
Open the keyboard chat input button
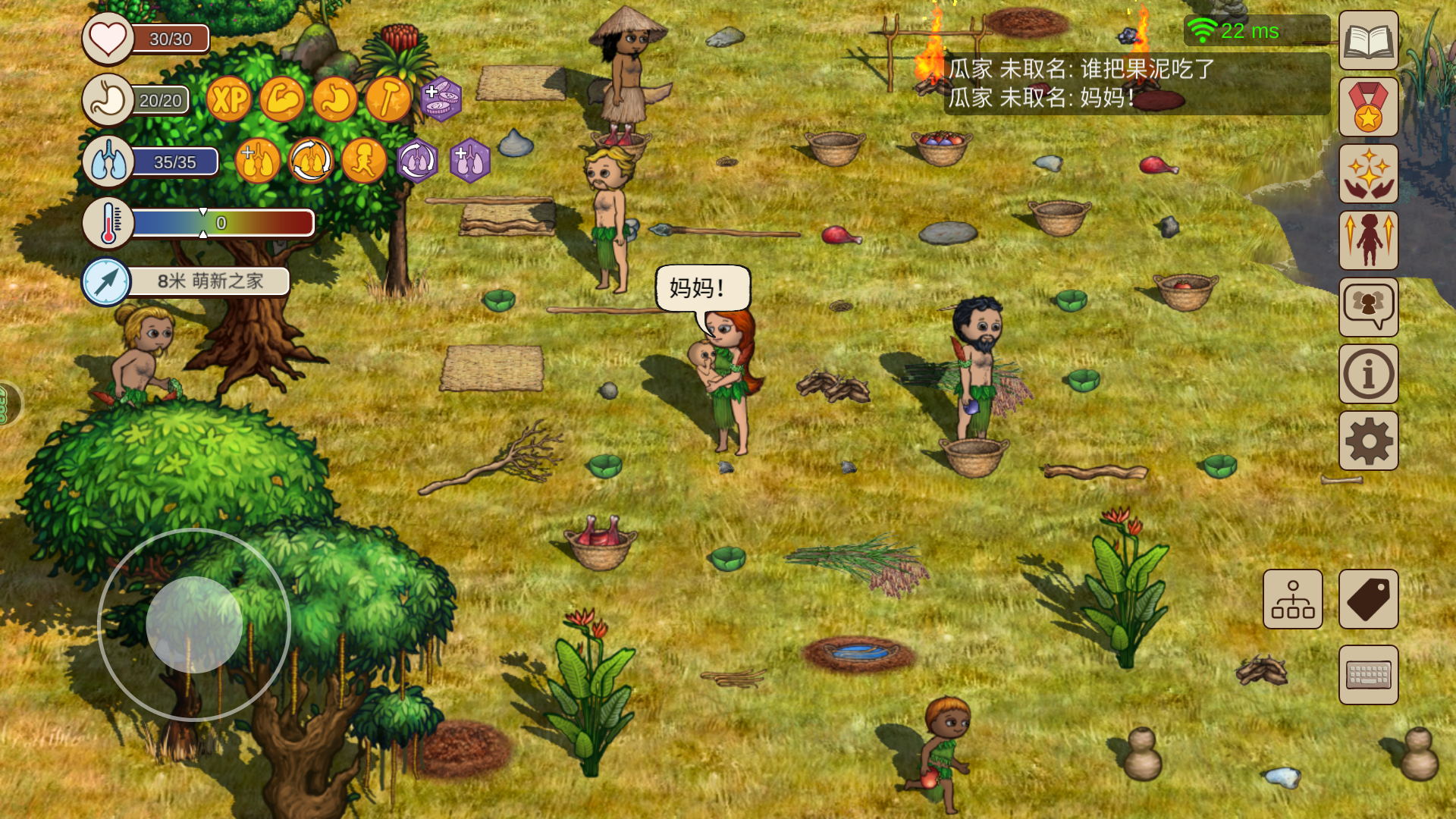[1368, 675]
